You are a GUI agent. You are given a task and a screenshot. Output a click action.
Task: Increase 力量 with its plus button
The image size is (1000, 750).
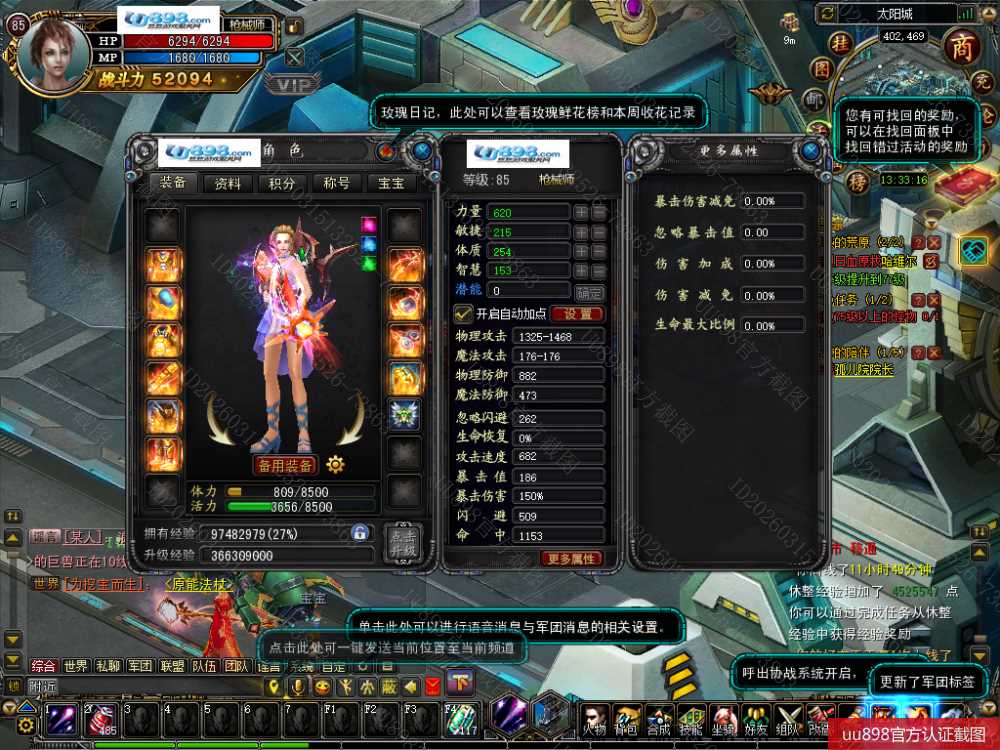(581, 213)
